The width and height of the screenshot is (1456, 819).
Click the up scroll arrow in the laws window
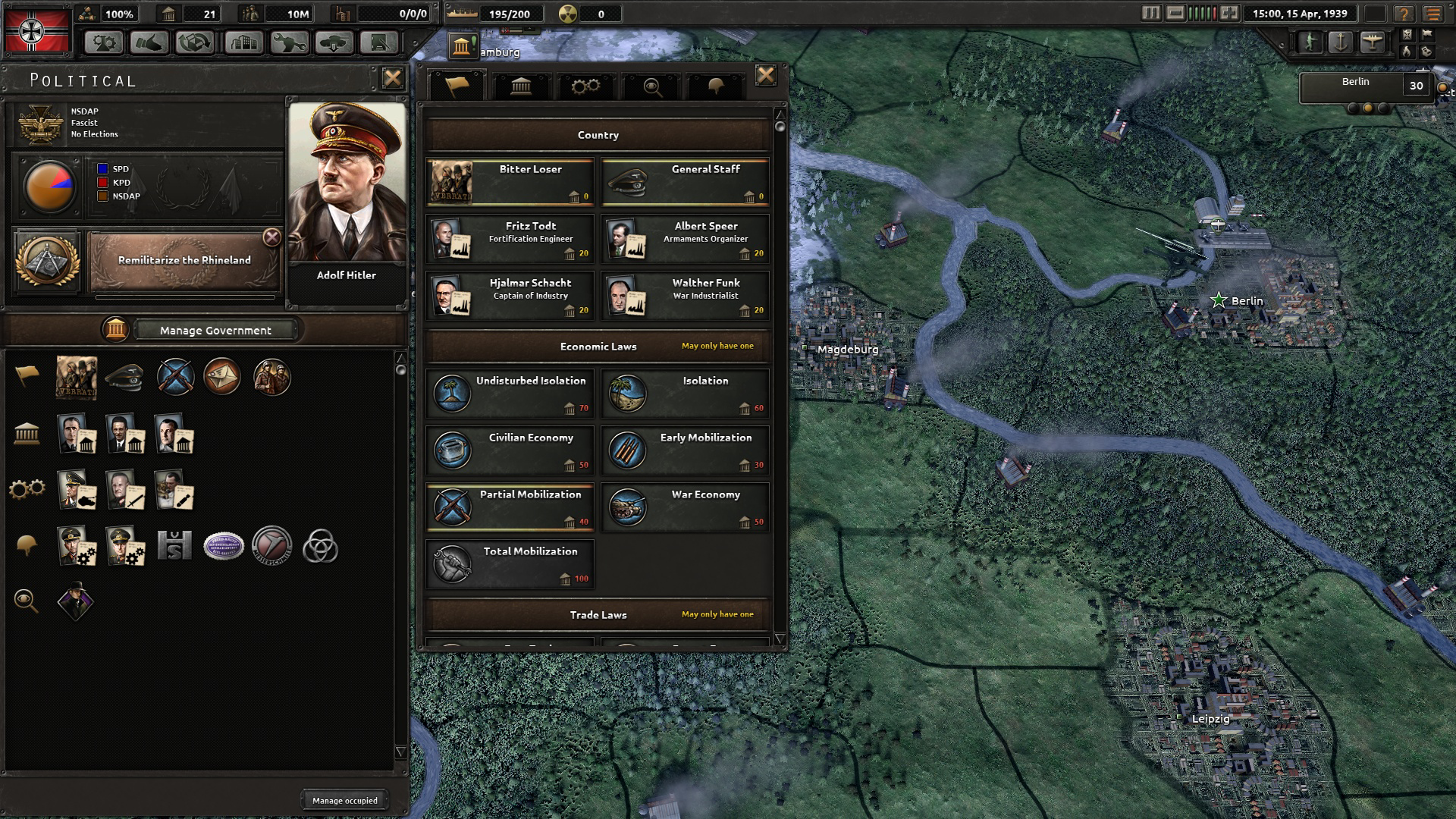pyautogui.click(x=779, y=112)
